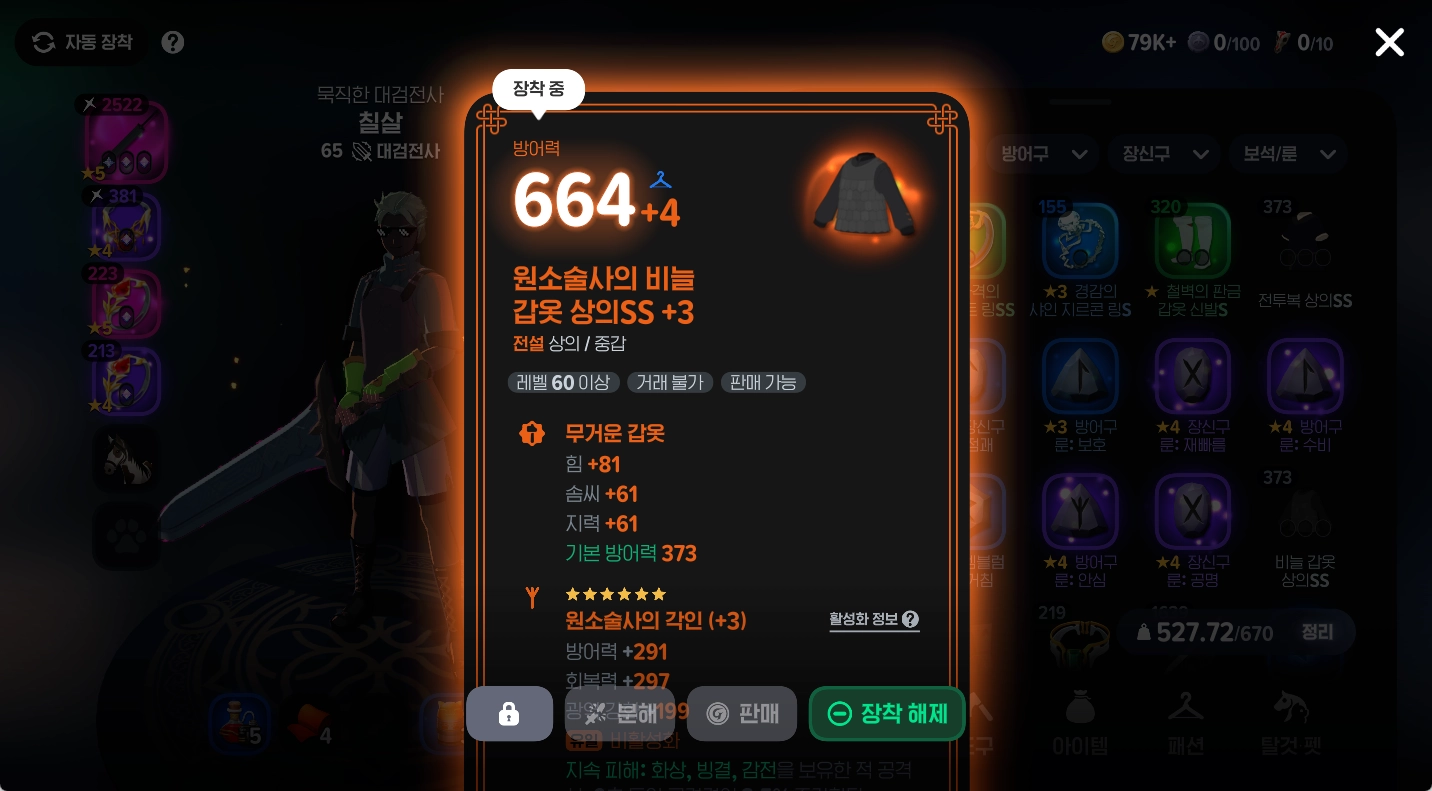Click the help question mark icon
The width and height of the screenshot is (1432, 791).
[172, 42]
